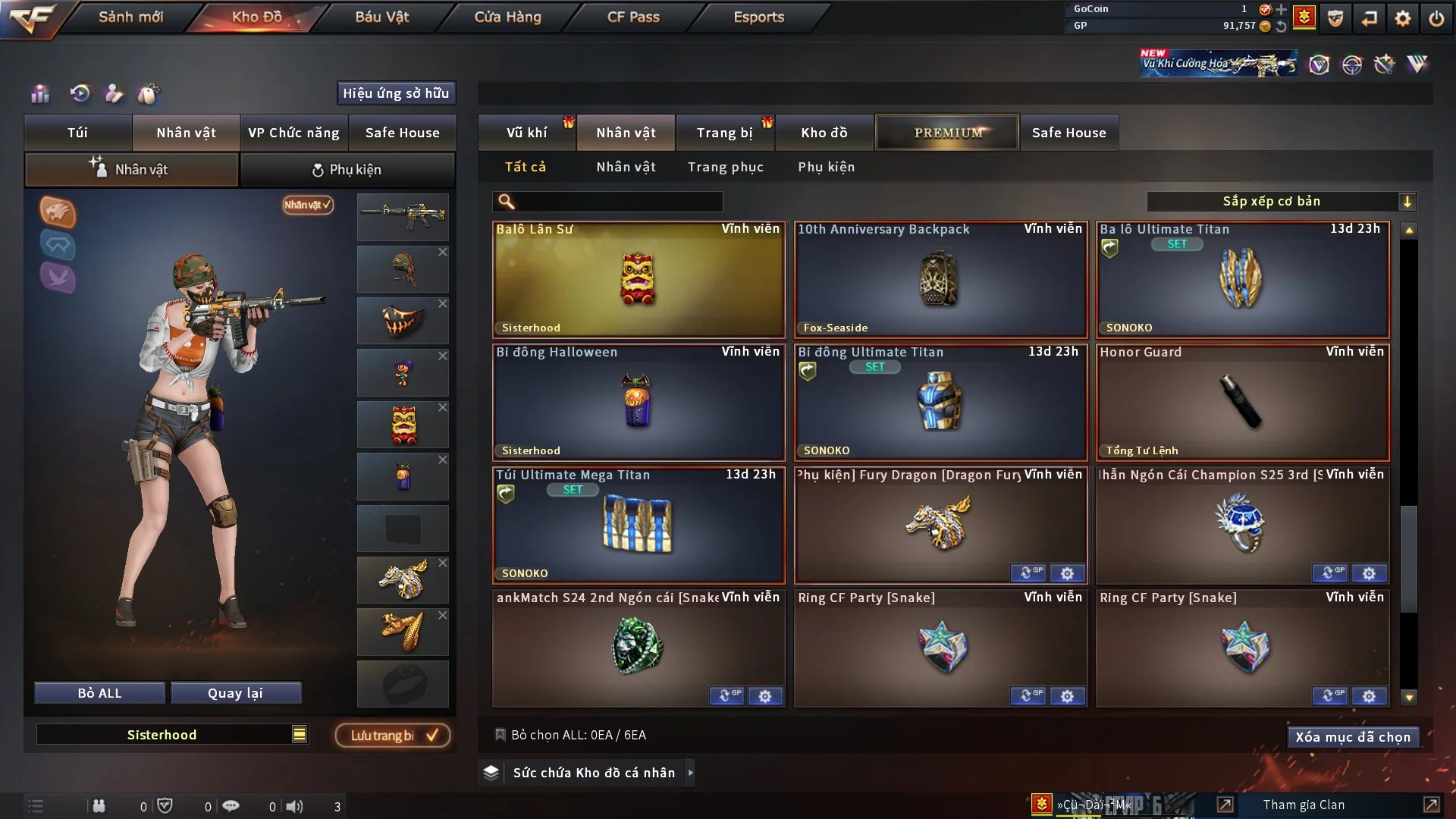Click Bỏ ALL to unequip everything

click(x=99, y=693)
